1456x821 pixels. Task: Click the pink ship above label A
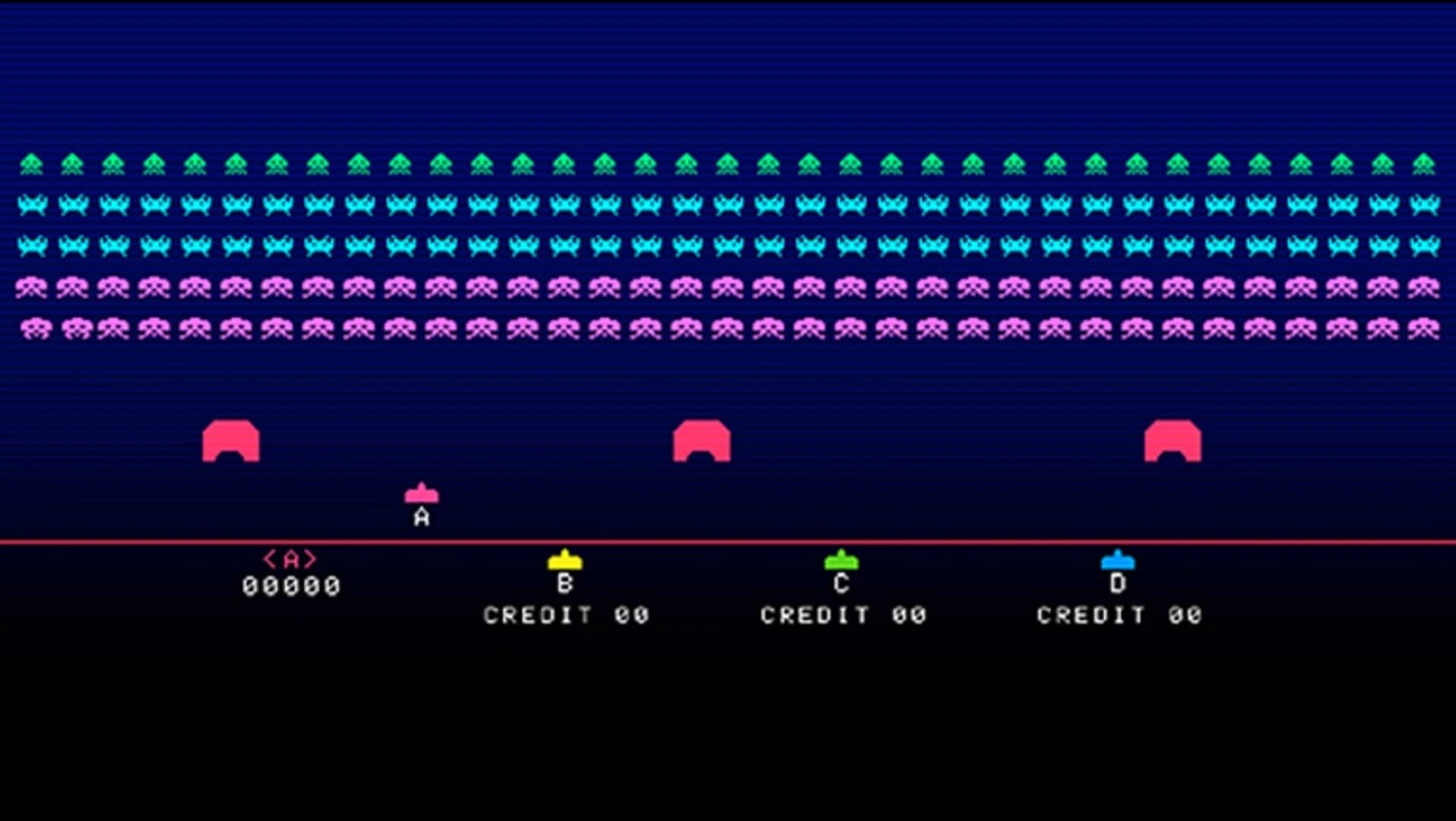(420, 495)
